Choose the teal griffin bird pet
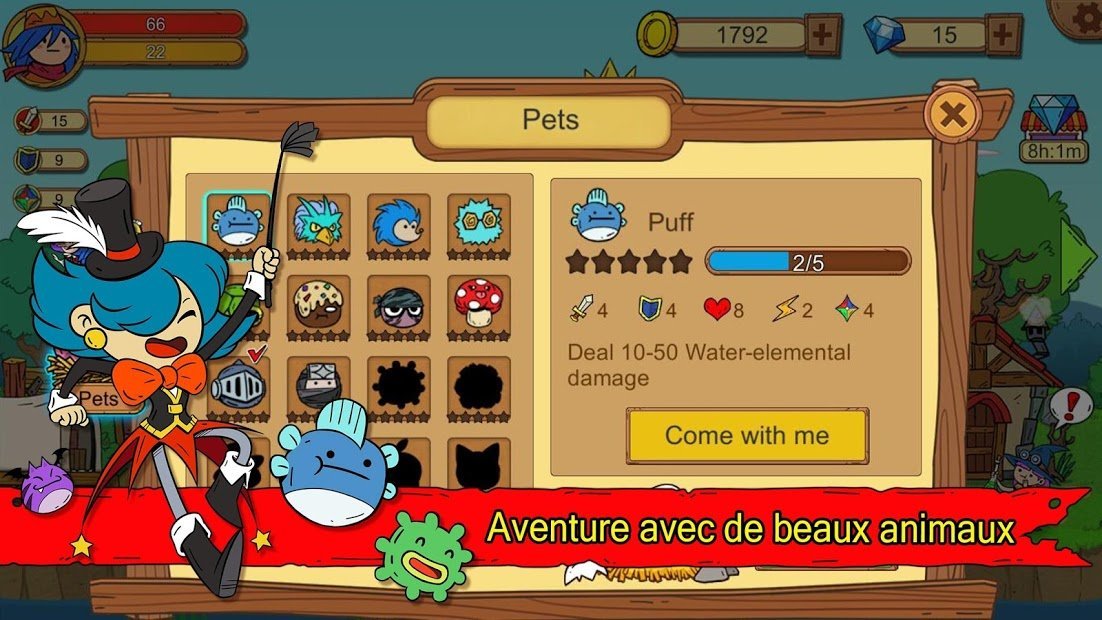This screenshot has height=620, width=1102. [x=318, y=222]
